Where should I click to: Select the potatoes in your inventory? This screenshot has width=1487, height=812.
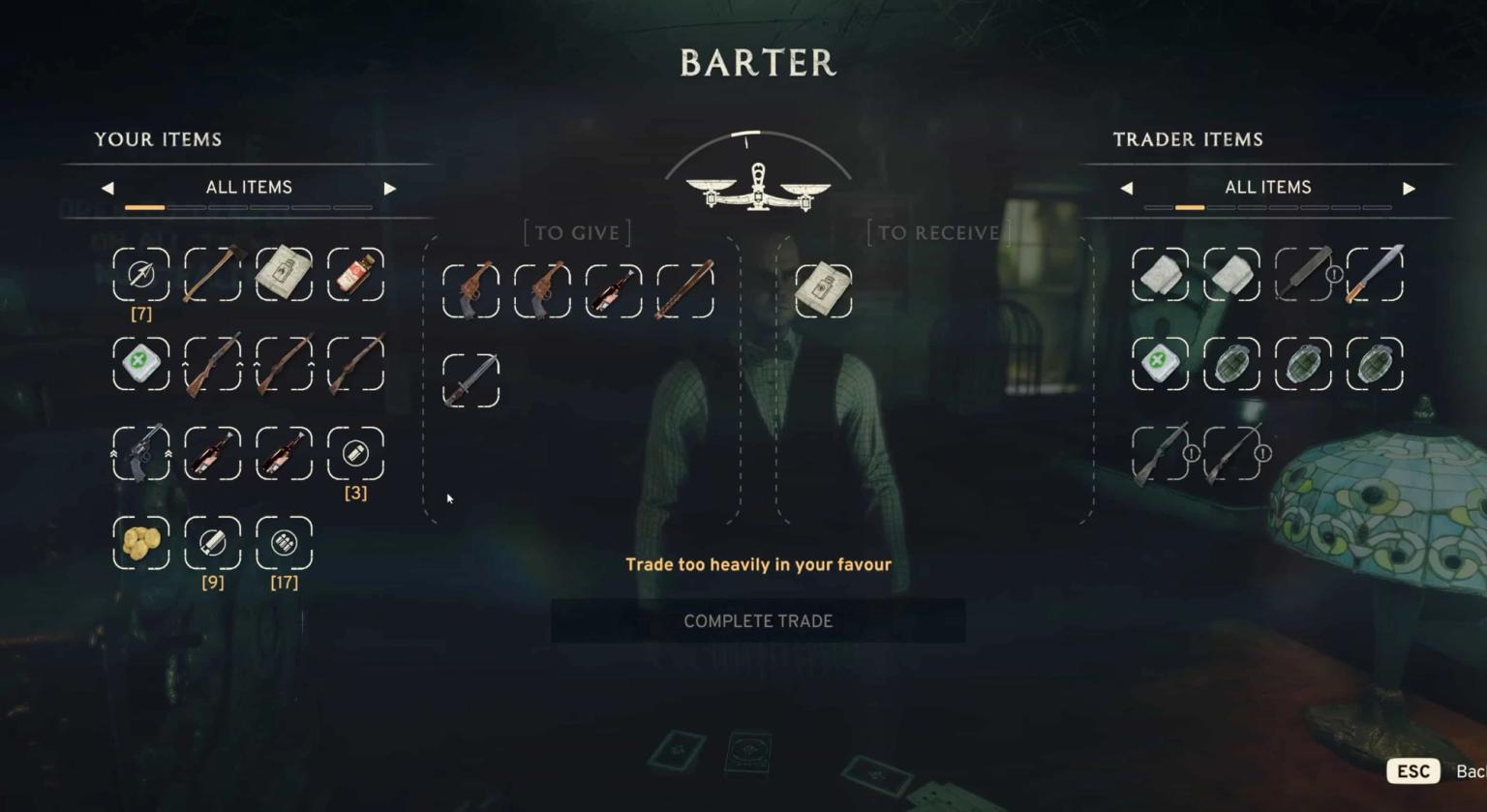tap(140, 544)
